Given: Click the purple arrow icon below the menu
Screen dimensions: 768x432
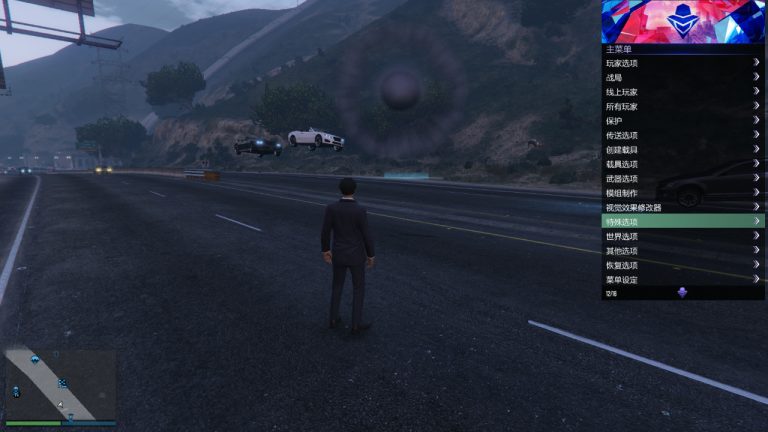Looking at the screenshot, I should tap(682, 293).
